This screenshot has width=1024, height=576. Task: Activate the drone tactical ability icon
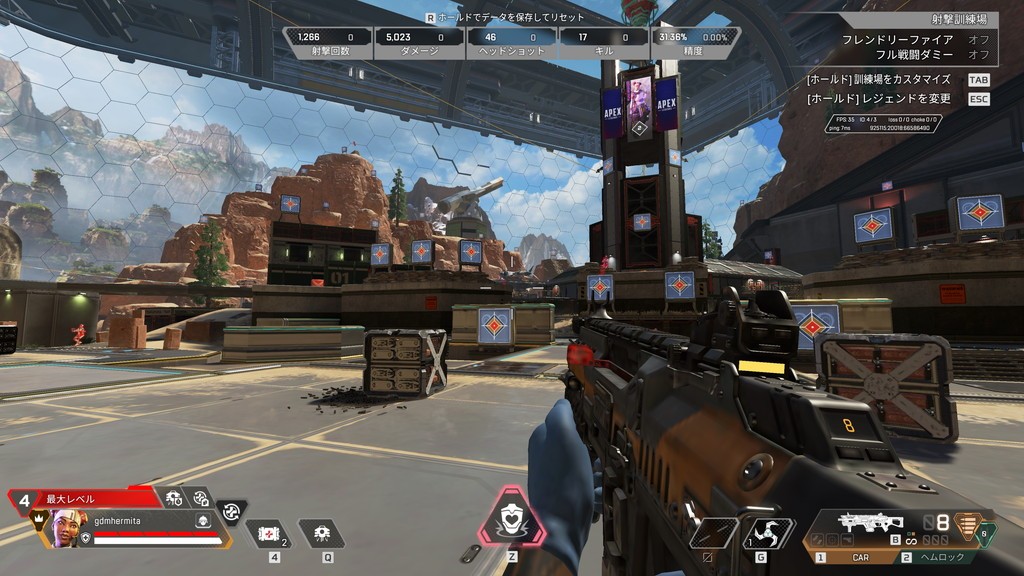pos(323,534)
